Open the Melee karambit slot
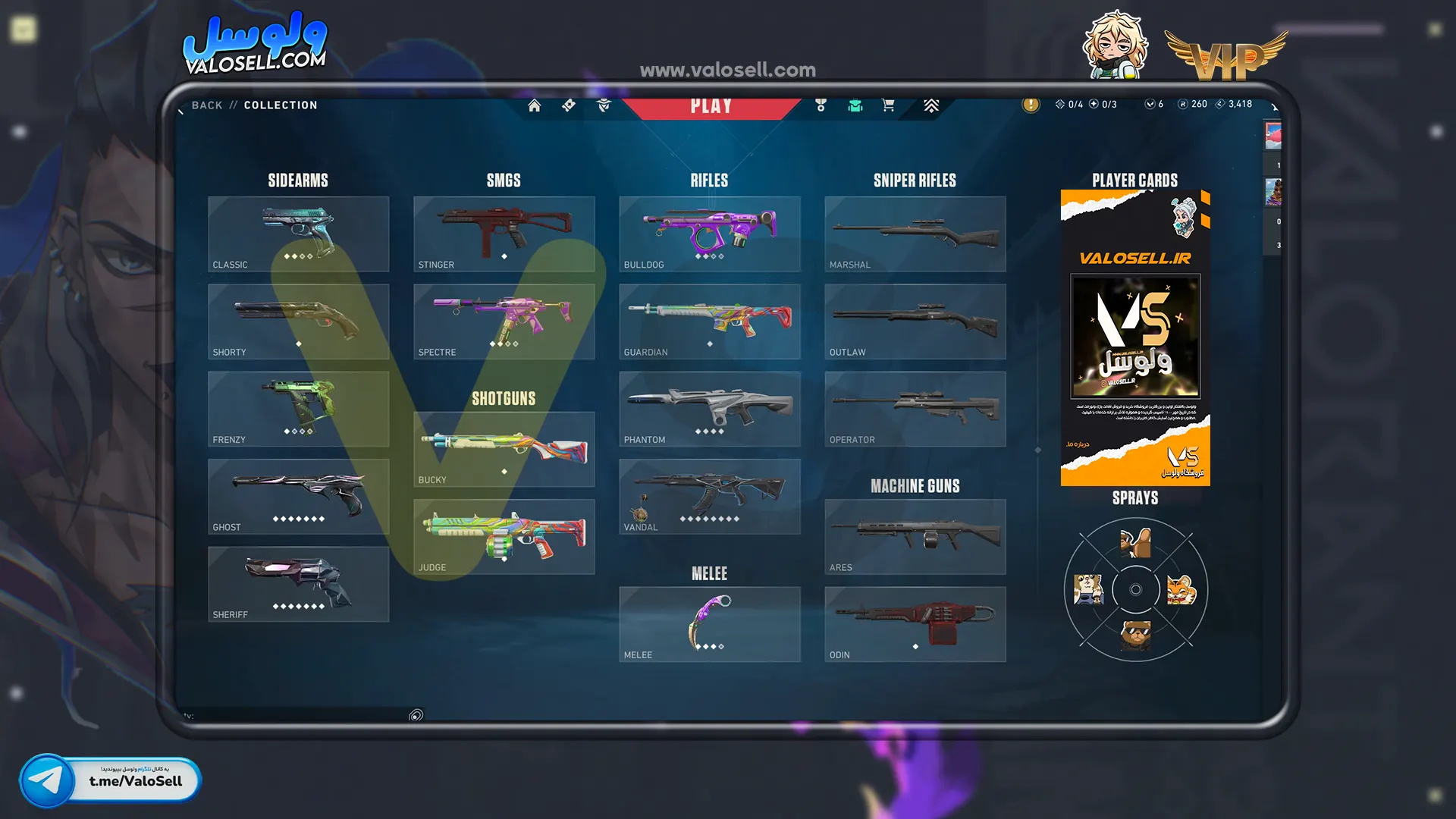Viewport: 1456px width, 819px height. tap(709, 624)
